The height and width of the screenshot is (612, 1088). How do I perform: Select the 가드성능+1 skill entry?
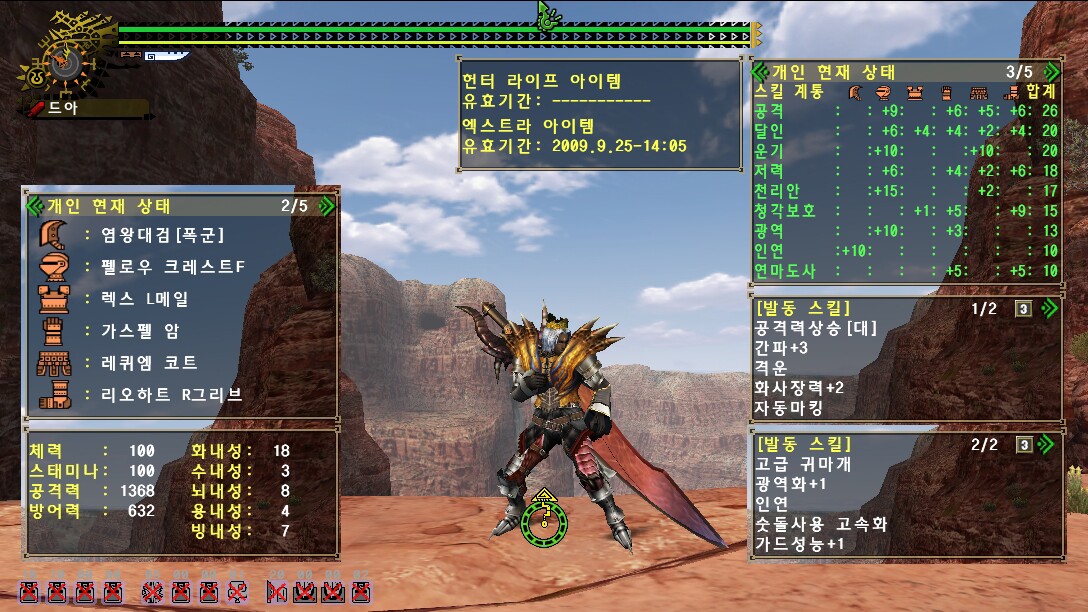click(x=799, y=544)
